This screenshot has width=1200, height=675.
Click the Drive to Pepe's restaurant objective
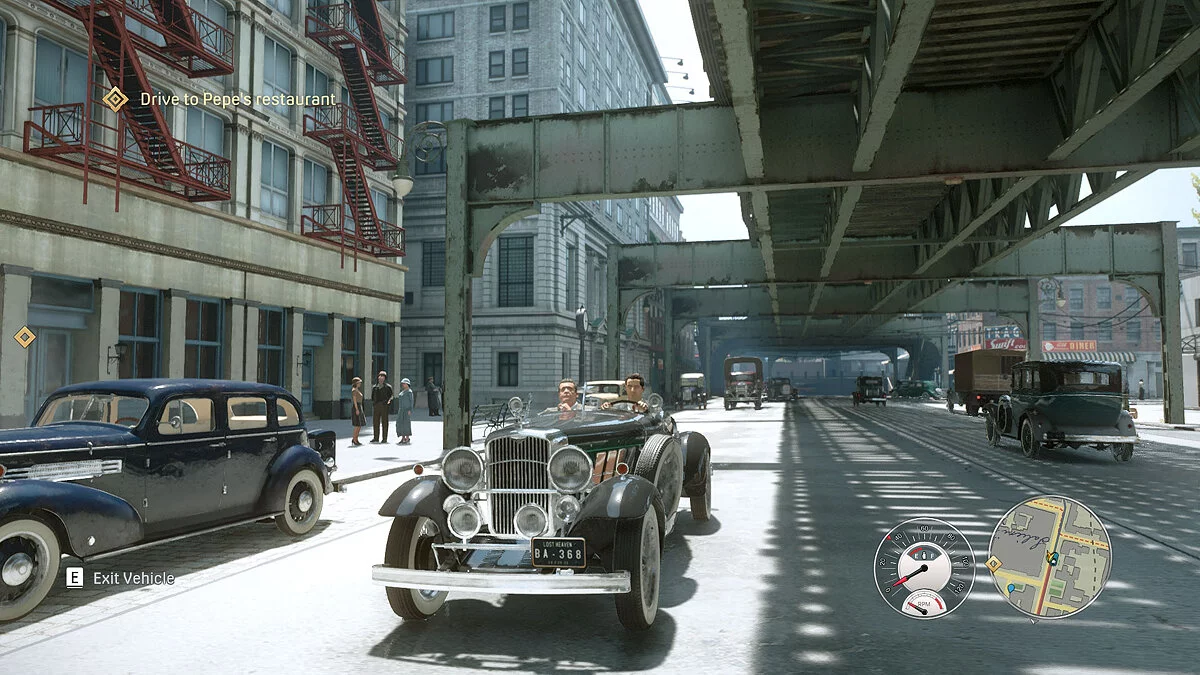point(237,99)
